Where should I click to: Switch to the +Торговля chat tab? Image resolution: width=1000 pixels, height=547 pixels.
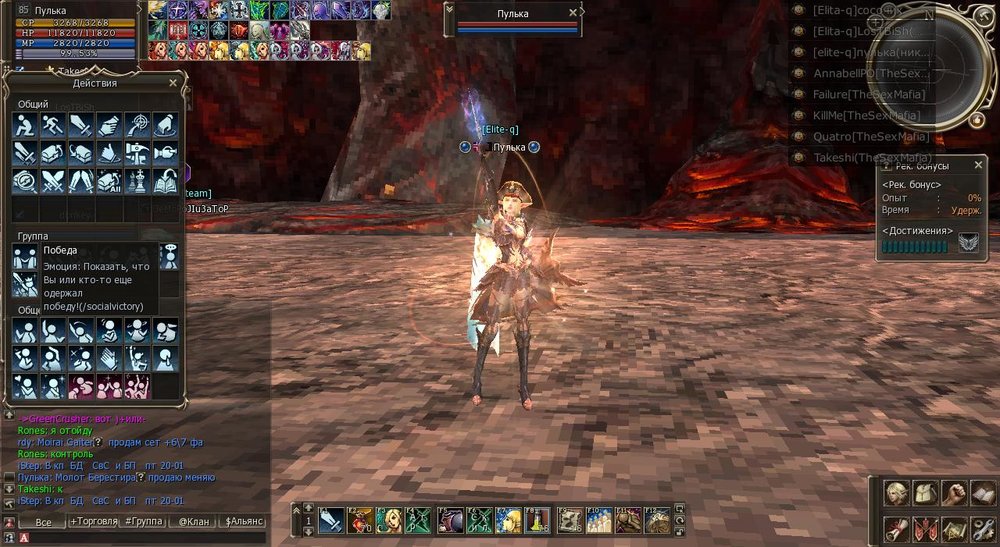92,521
